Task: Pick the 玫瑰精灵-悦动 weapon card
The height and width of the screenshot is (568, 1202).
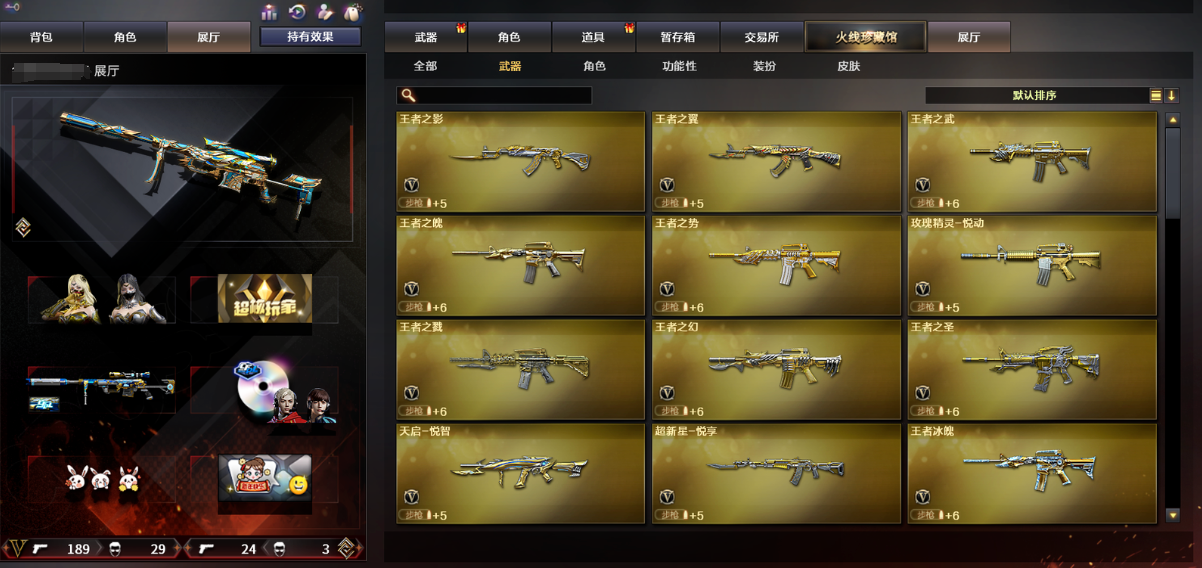Action: click(1032, 265)
